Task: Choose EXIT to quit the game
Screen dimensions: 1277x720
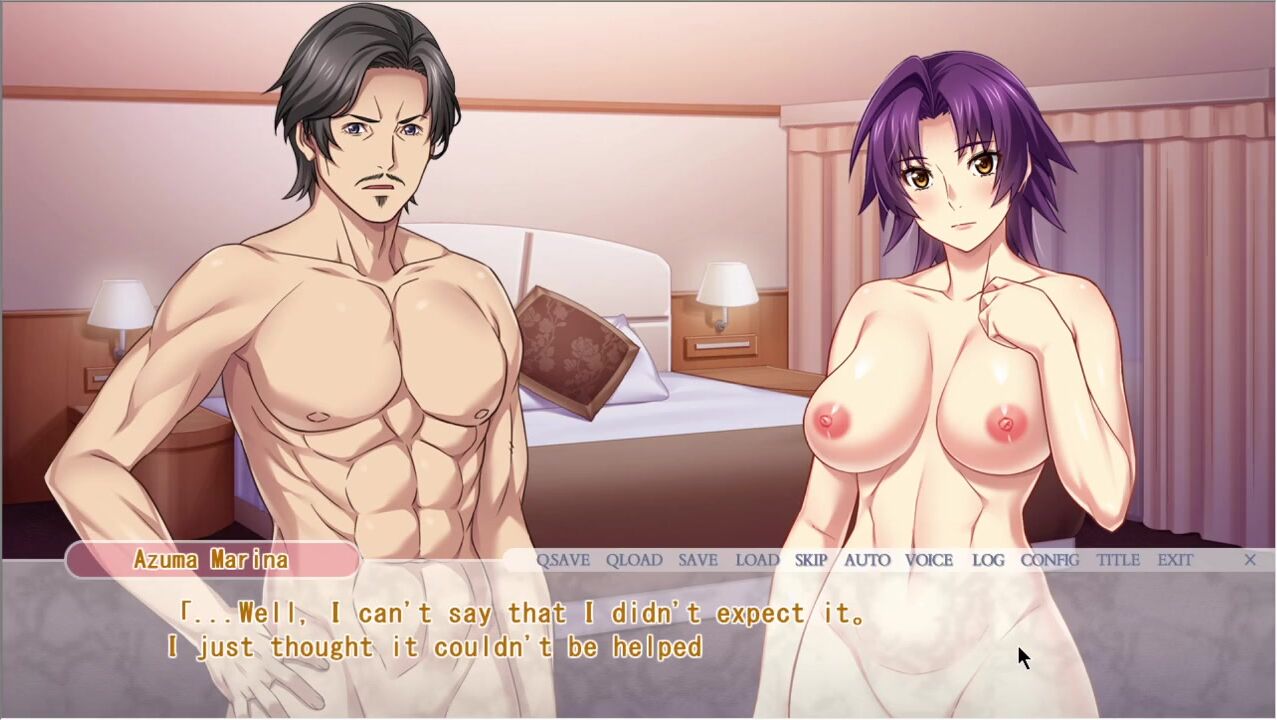Action: tap(1175, 560)
